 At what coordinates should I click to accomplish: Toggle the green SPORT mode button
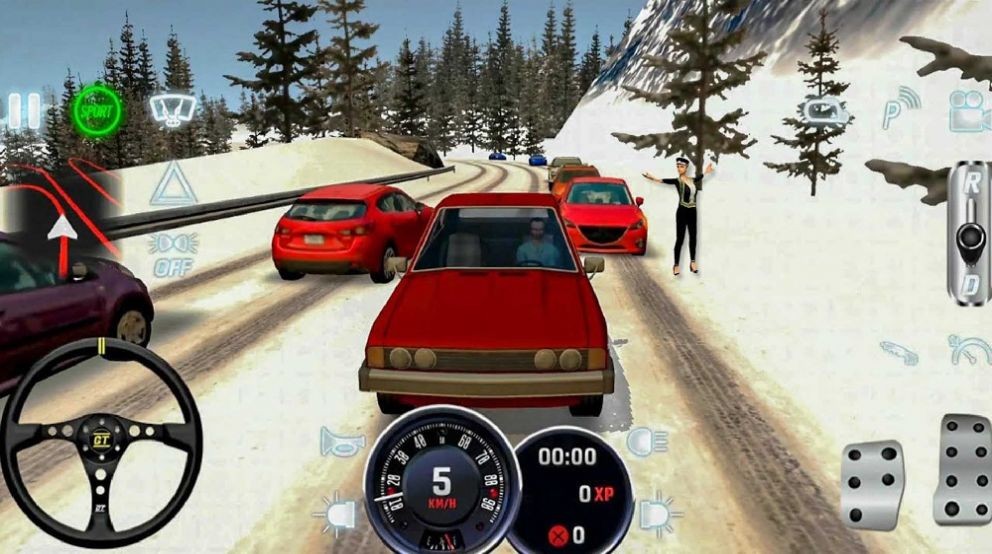coord(97,111)
